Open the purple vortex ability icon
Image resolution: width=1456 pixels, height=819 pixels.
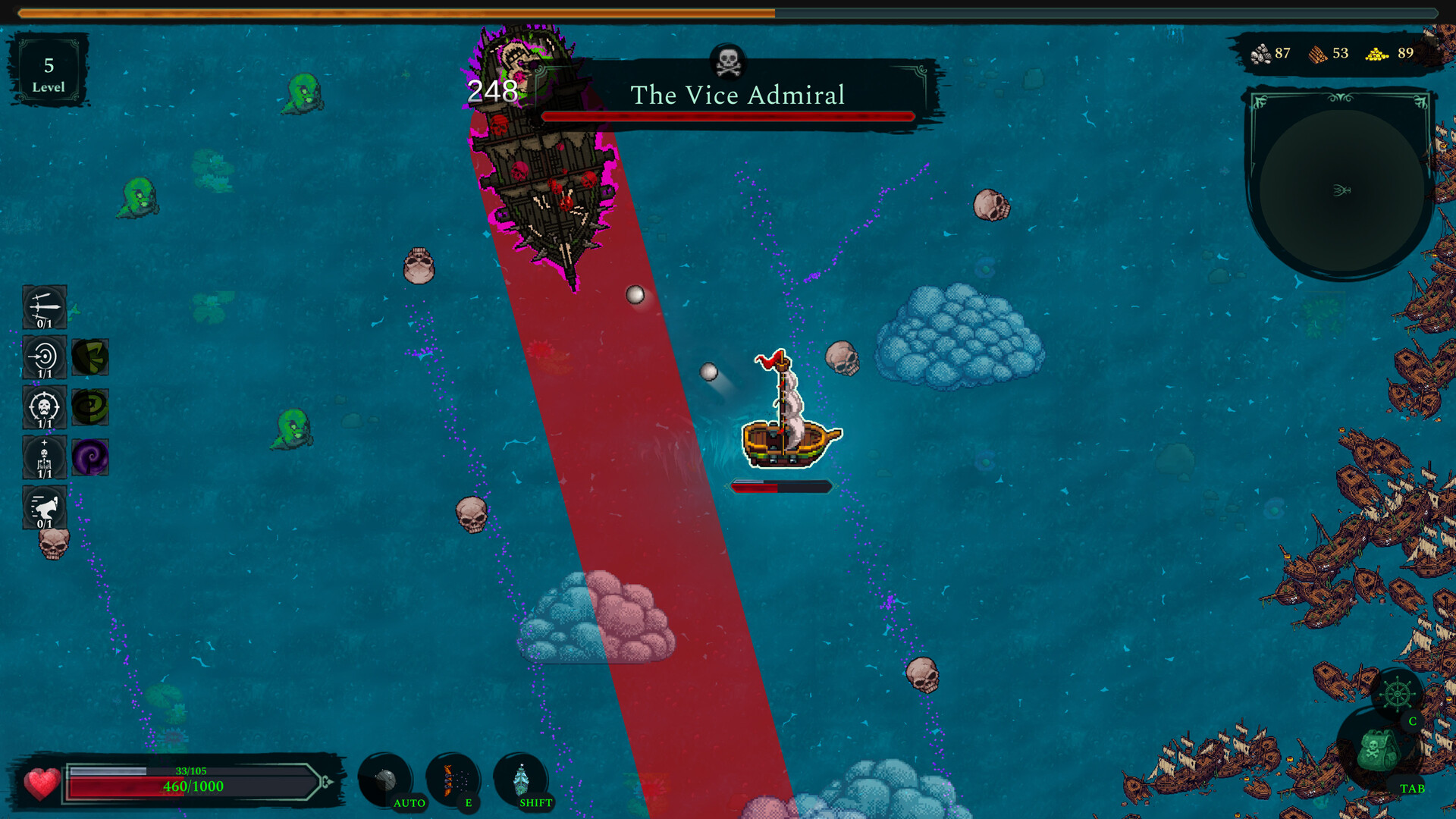coord(90,457)
